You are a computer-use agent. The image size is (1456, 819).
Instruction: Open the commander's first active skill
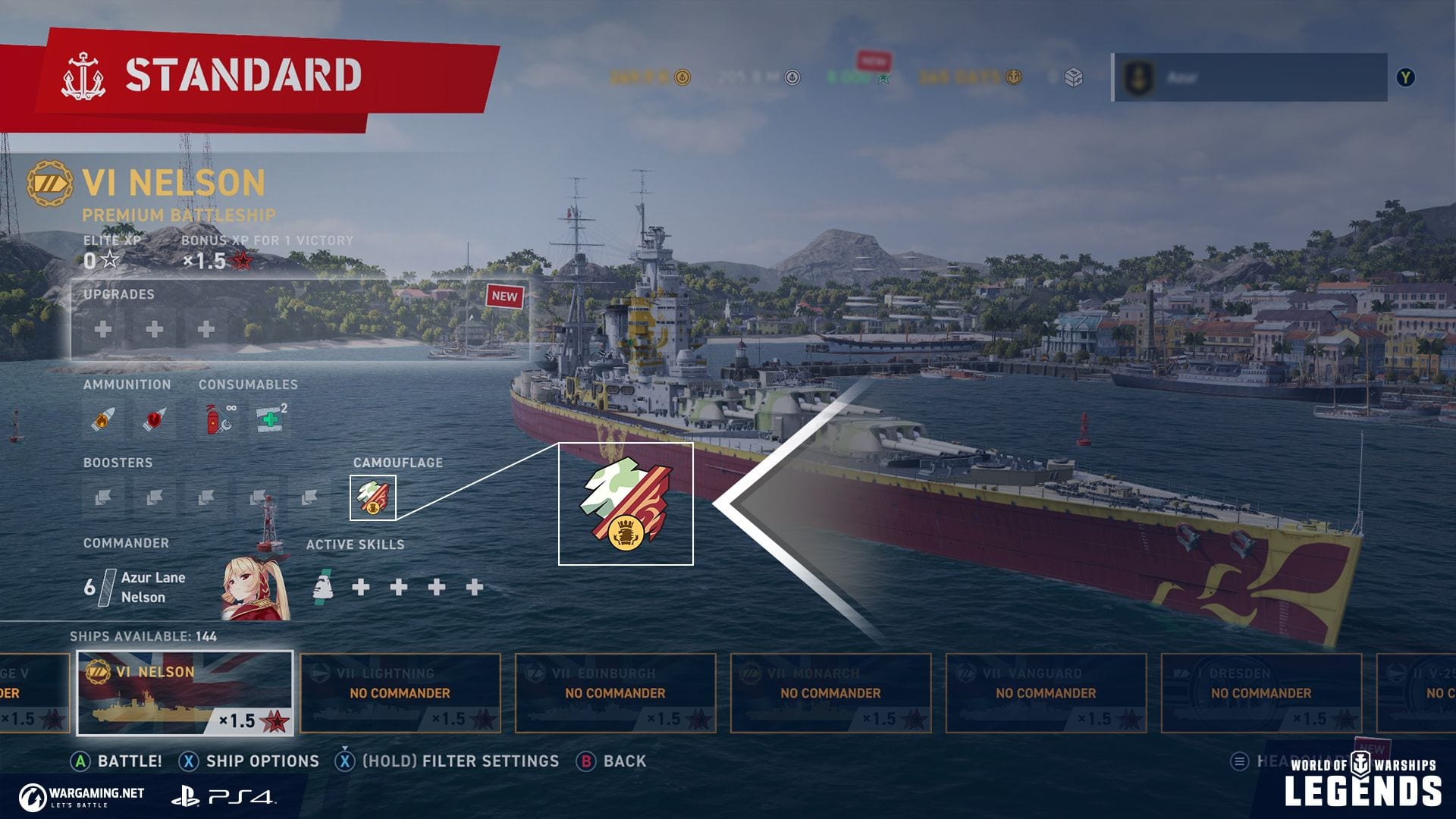[323, 587]
